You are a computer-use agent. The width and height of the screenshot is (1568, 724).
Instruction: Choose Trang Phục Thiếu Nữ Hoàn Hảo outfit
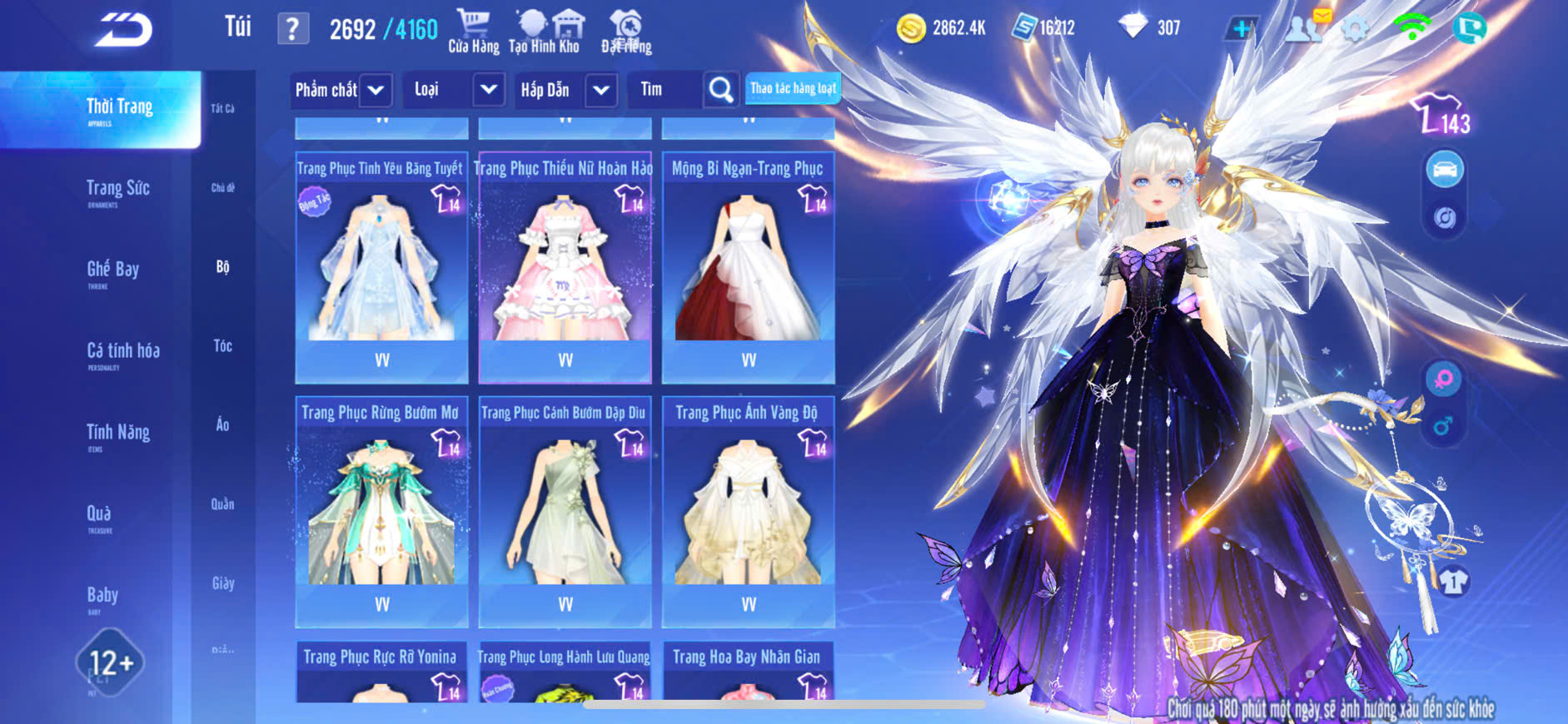(x=565, y=266)
